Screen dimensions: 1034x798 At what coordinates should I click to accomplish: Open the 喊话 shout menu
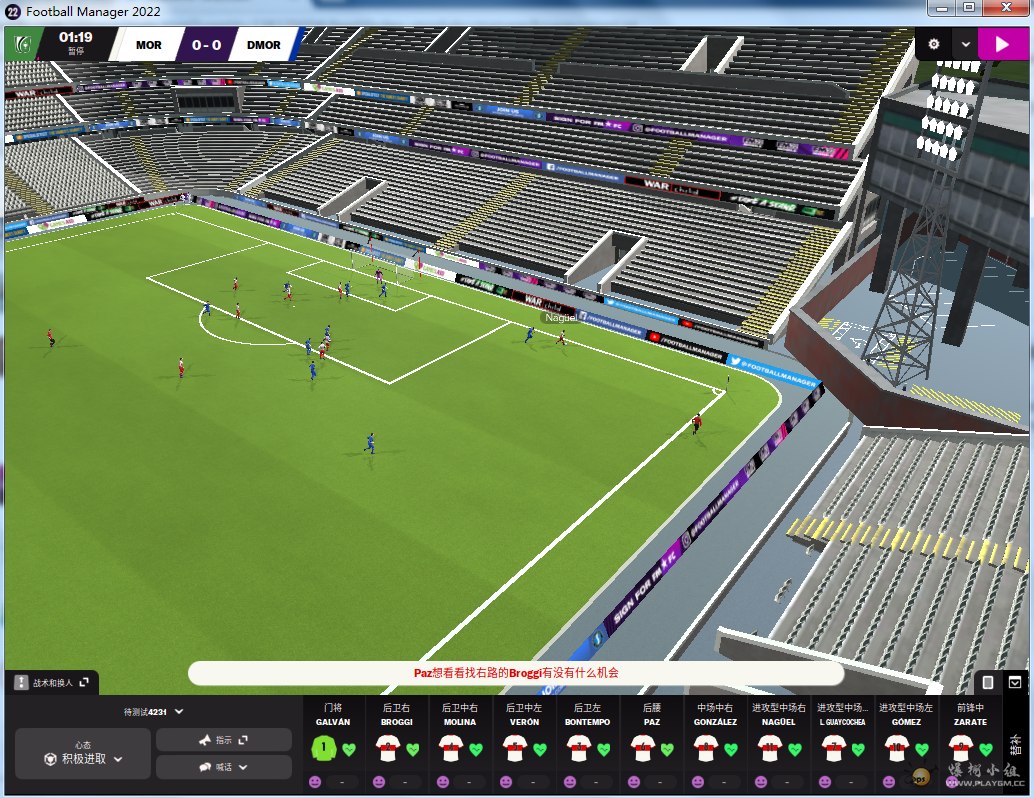pyautogui.click(x=224, y=767)
